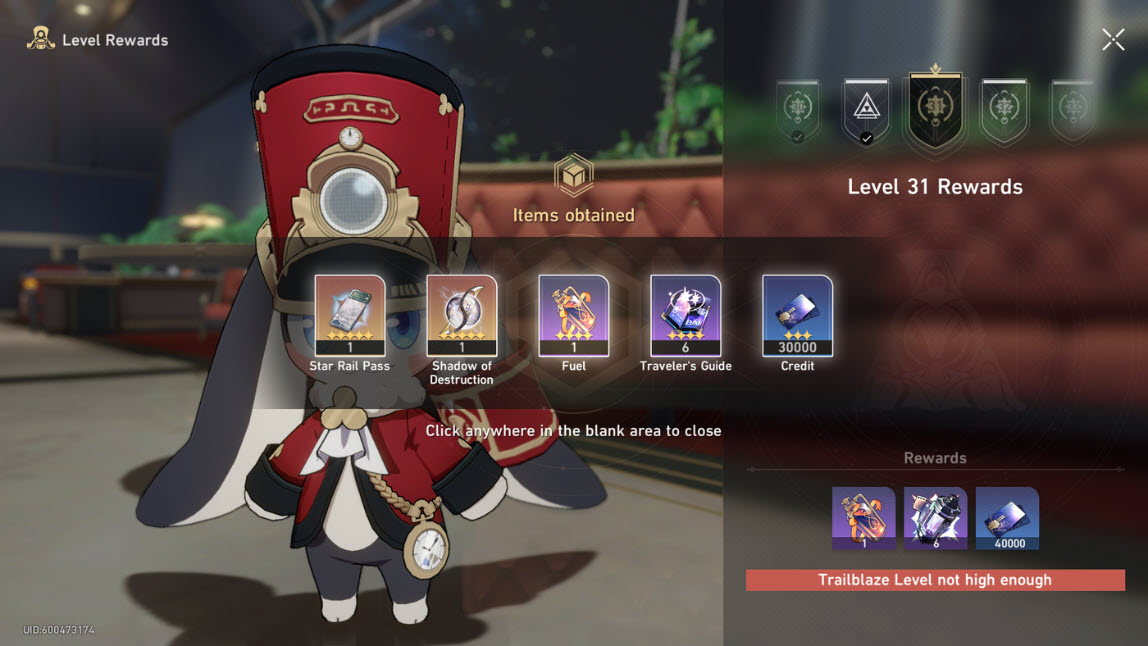This screenshot has height=646, width=1148.
Task: Choose the triangle emblem level badge
Action: click(x=866, y=112)
